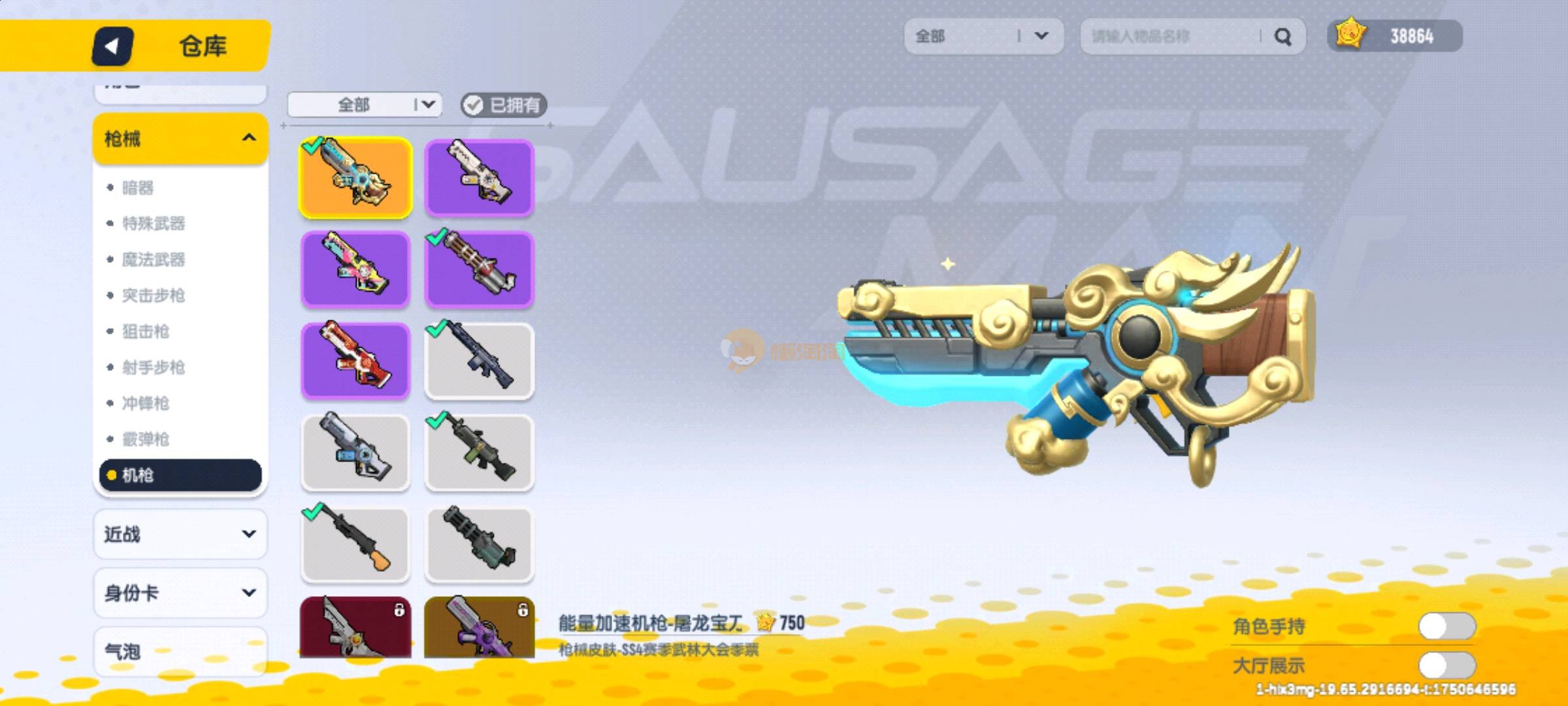Show the 突击步枪 skins
This screenshot has height=706, width=1568.
pos(154,295)
